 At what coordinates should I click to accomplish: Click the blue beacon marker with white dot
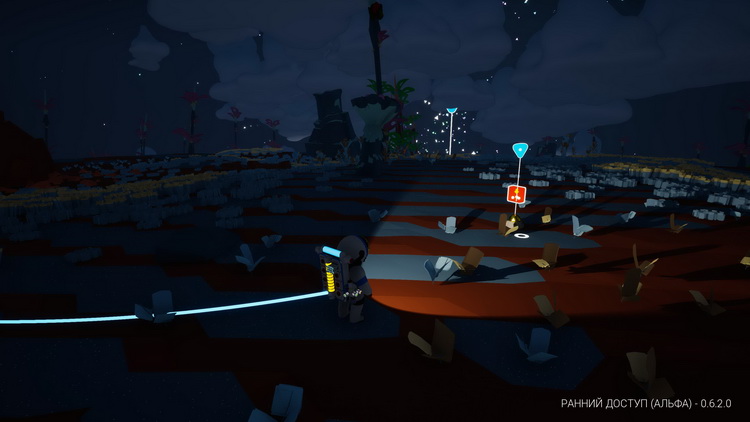coord(519,150)
